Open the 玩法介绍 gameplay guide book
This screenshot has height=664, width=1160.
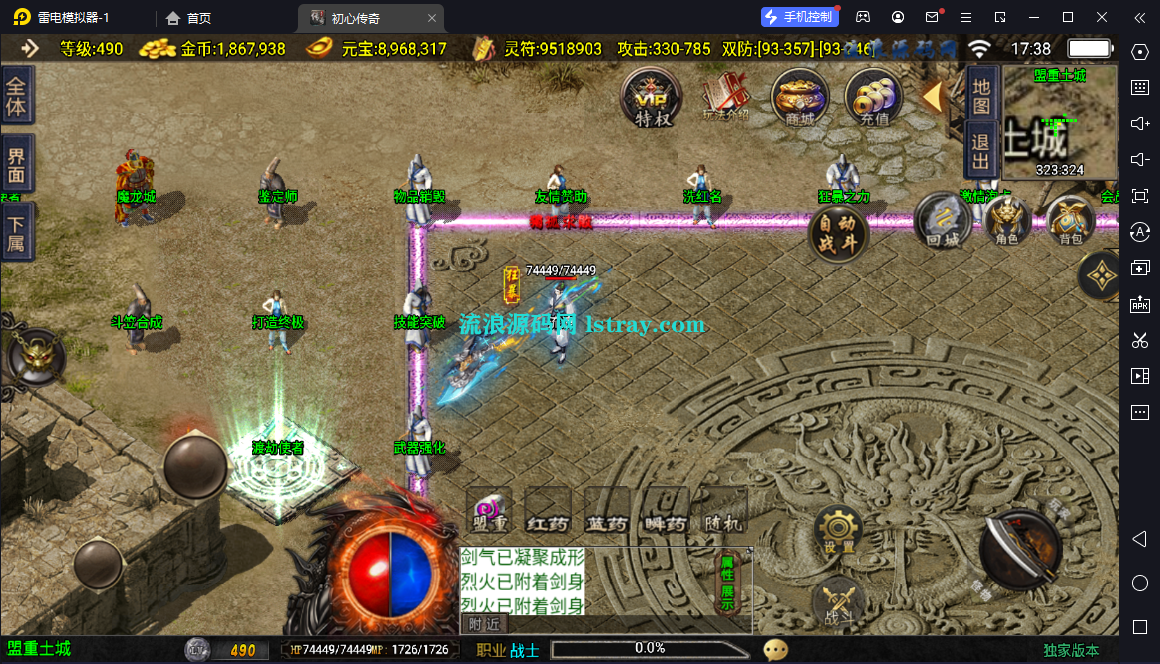click(725, 97)
